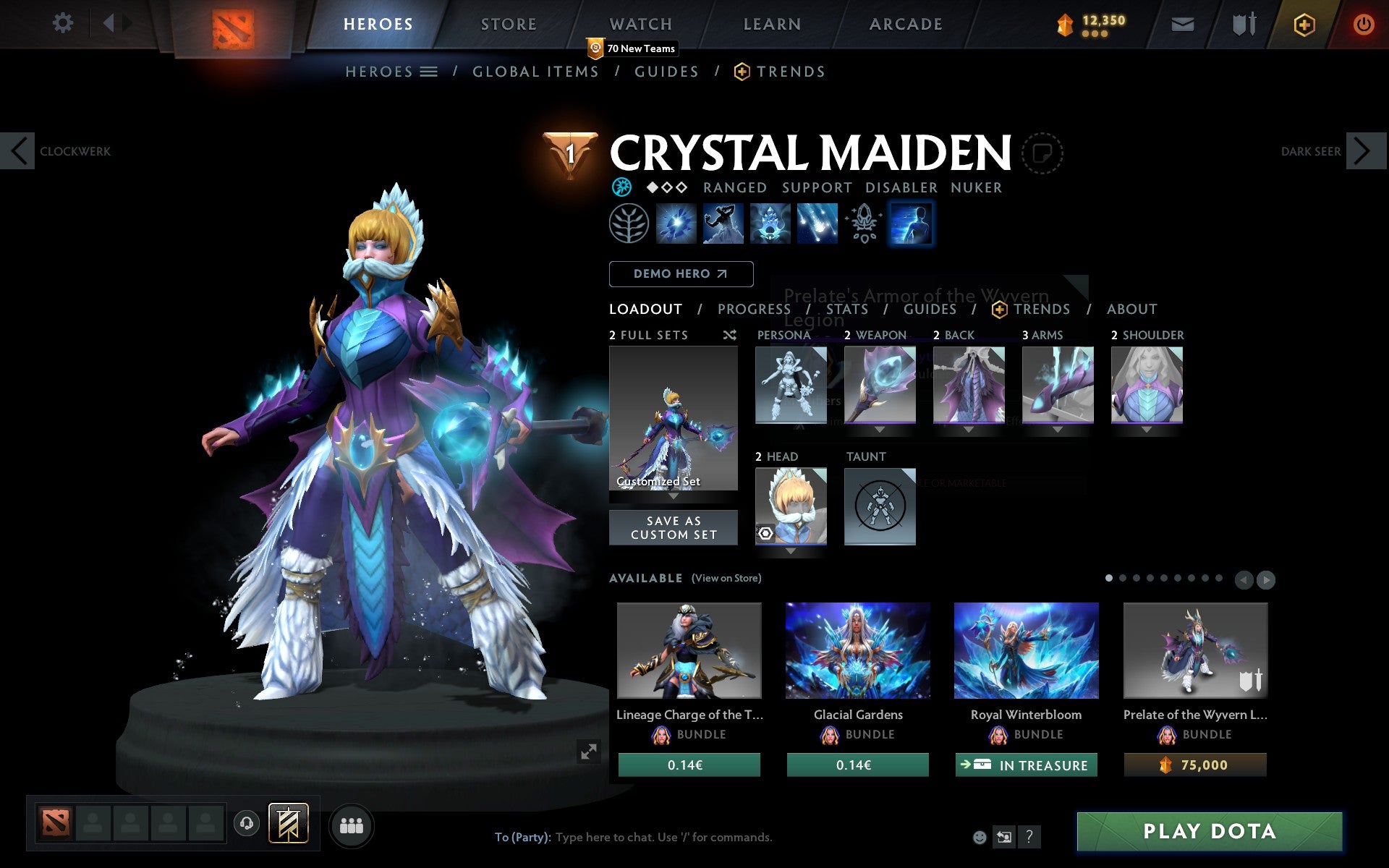Click the voice chat headset icon near party slots
The width and height of the screenshot is (1389, 868).
pyautogui.click(x=247, y=822)
